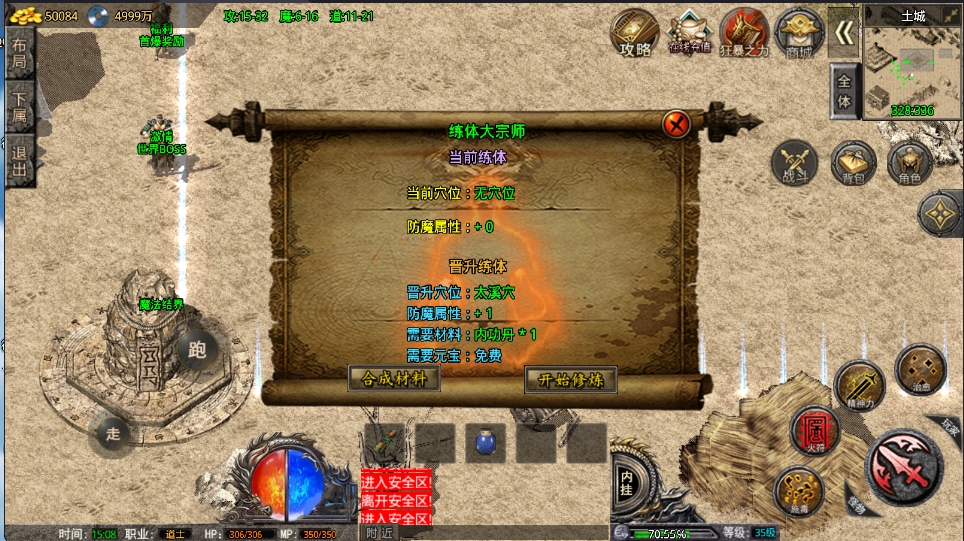
Task: Cast the 治愈 healing skill
Action: [920, 368]
